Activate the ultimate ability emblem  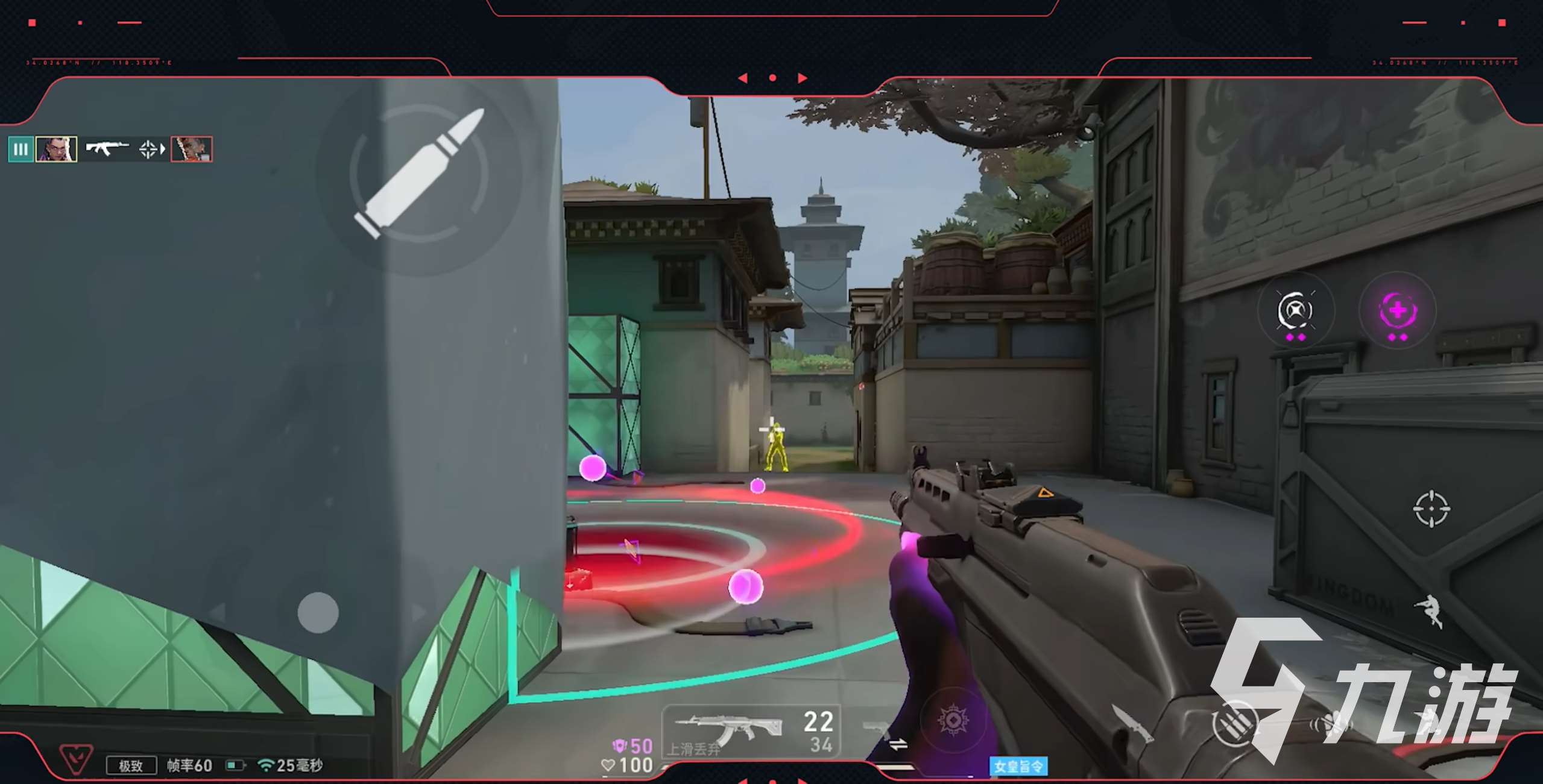(953, 720)
